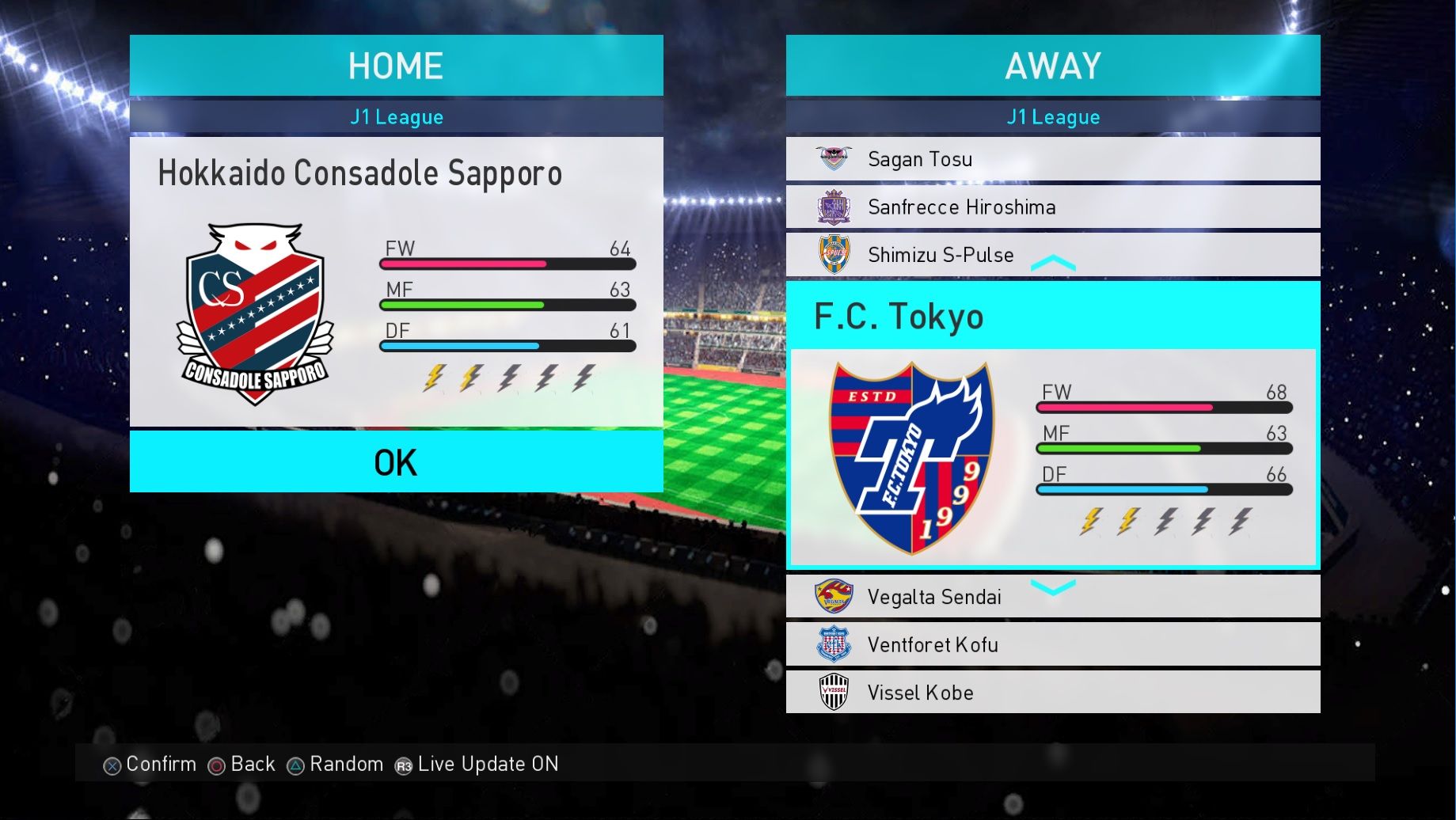The height and width of the screenshot is (820, 1456).
Task: Click the down arrow below F.C. Tokyo
Action: tap(1053, 587)
